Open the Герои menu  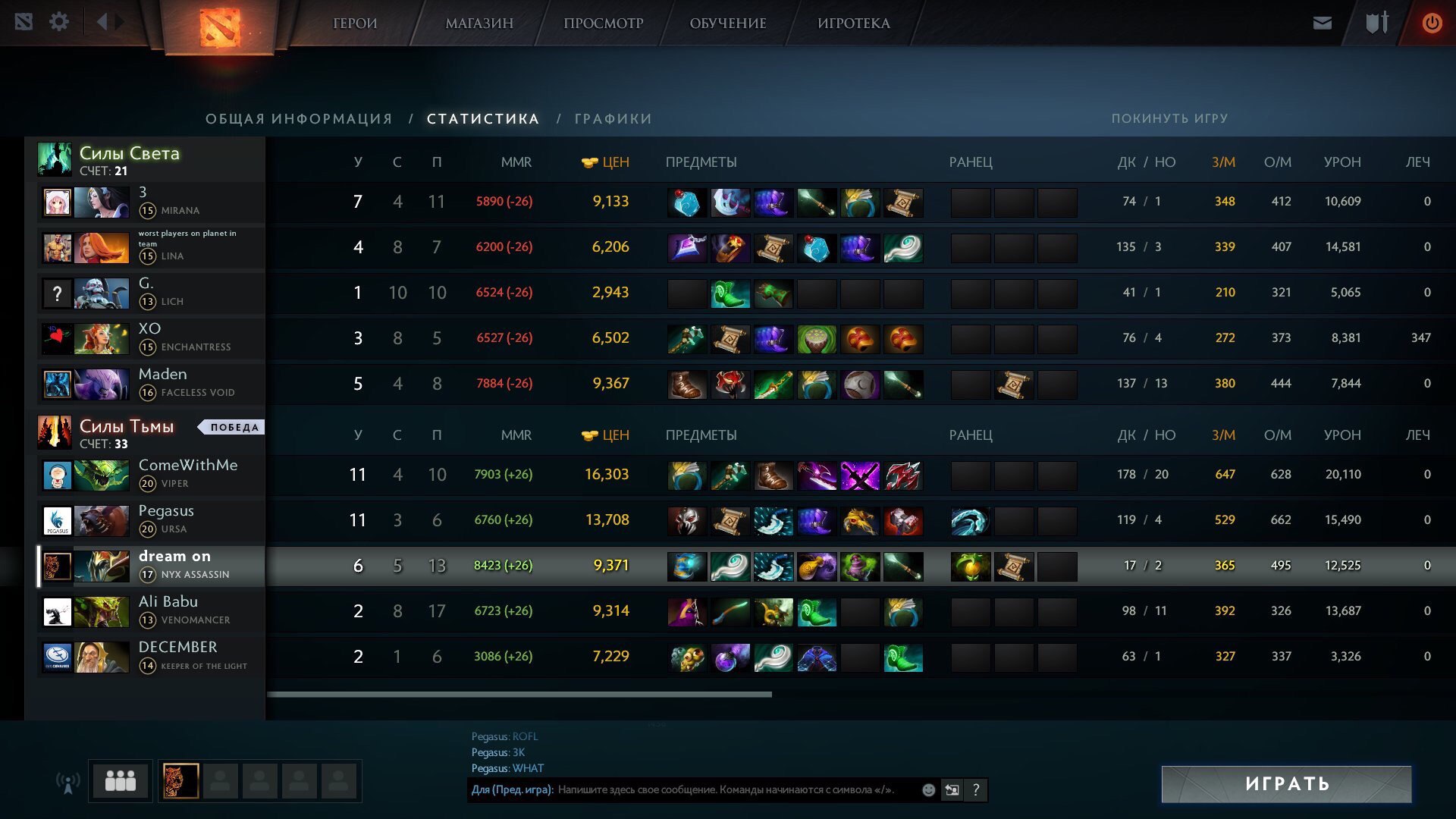coord(355,24)
